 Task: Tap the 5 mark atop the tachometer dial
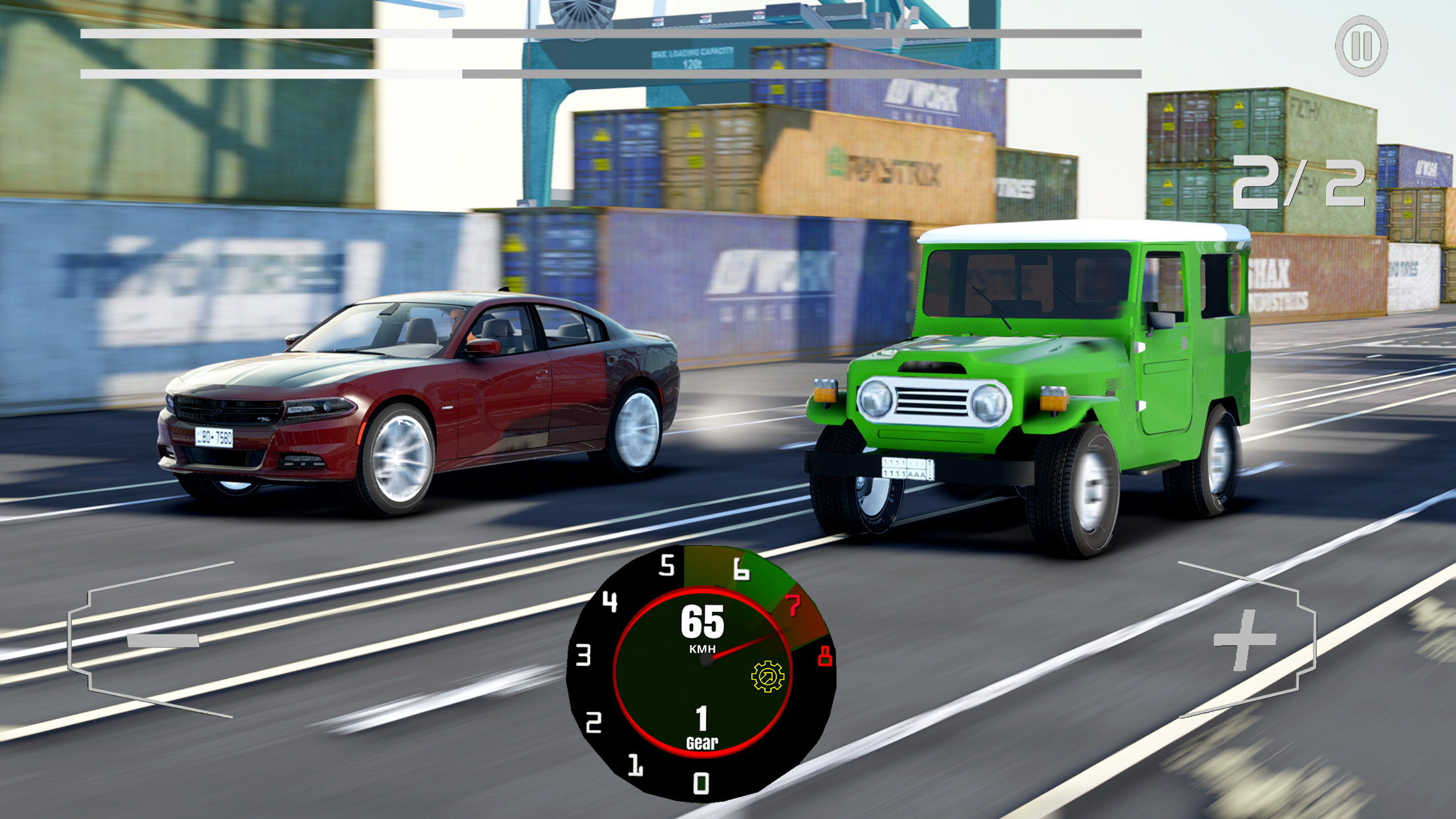pyautogui.click(x=667, y=566)
